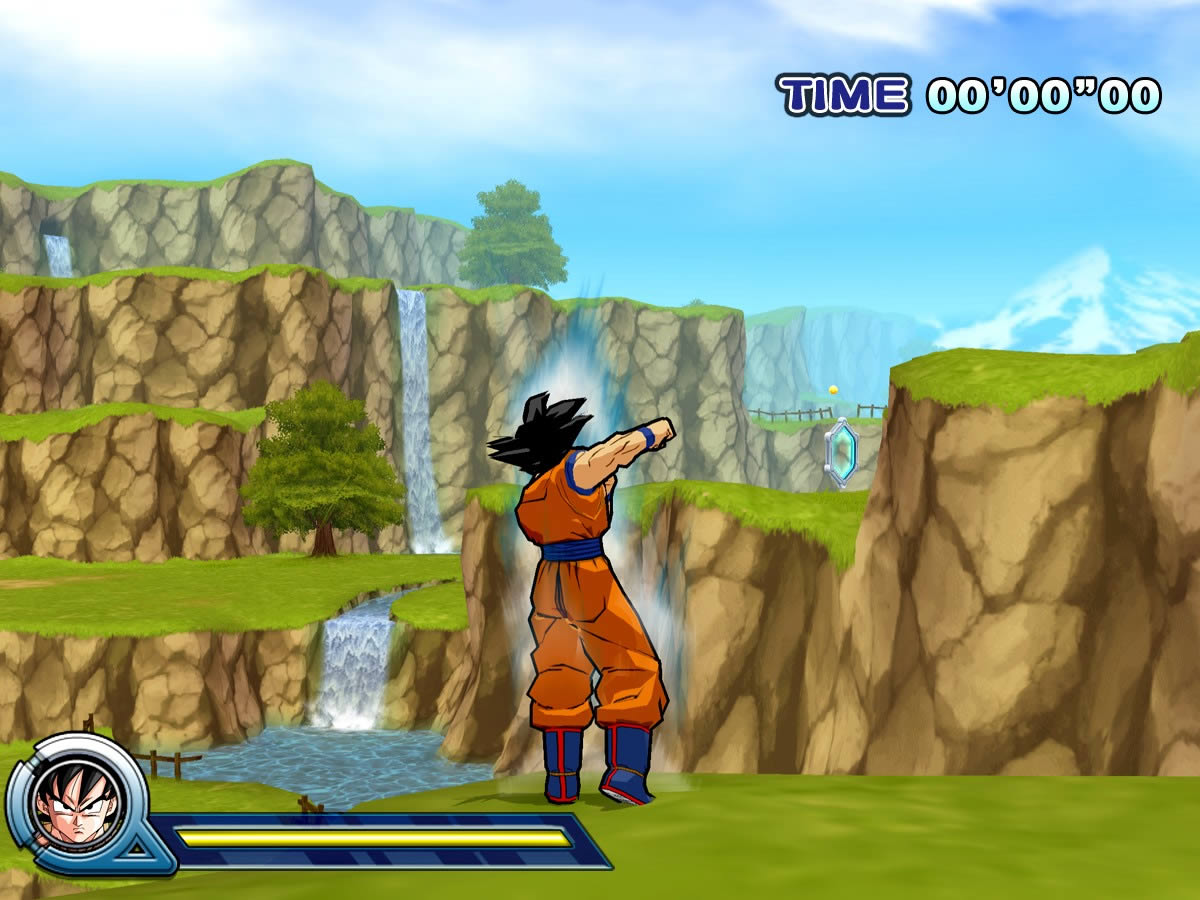Click Goku's character portrait icon
Screen dimensions: 1200x900
[x=76, y=803]
